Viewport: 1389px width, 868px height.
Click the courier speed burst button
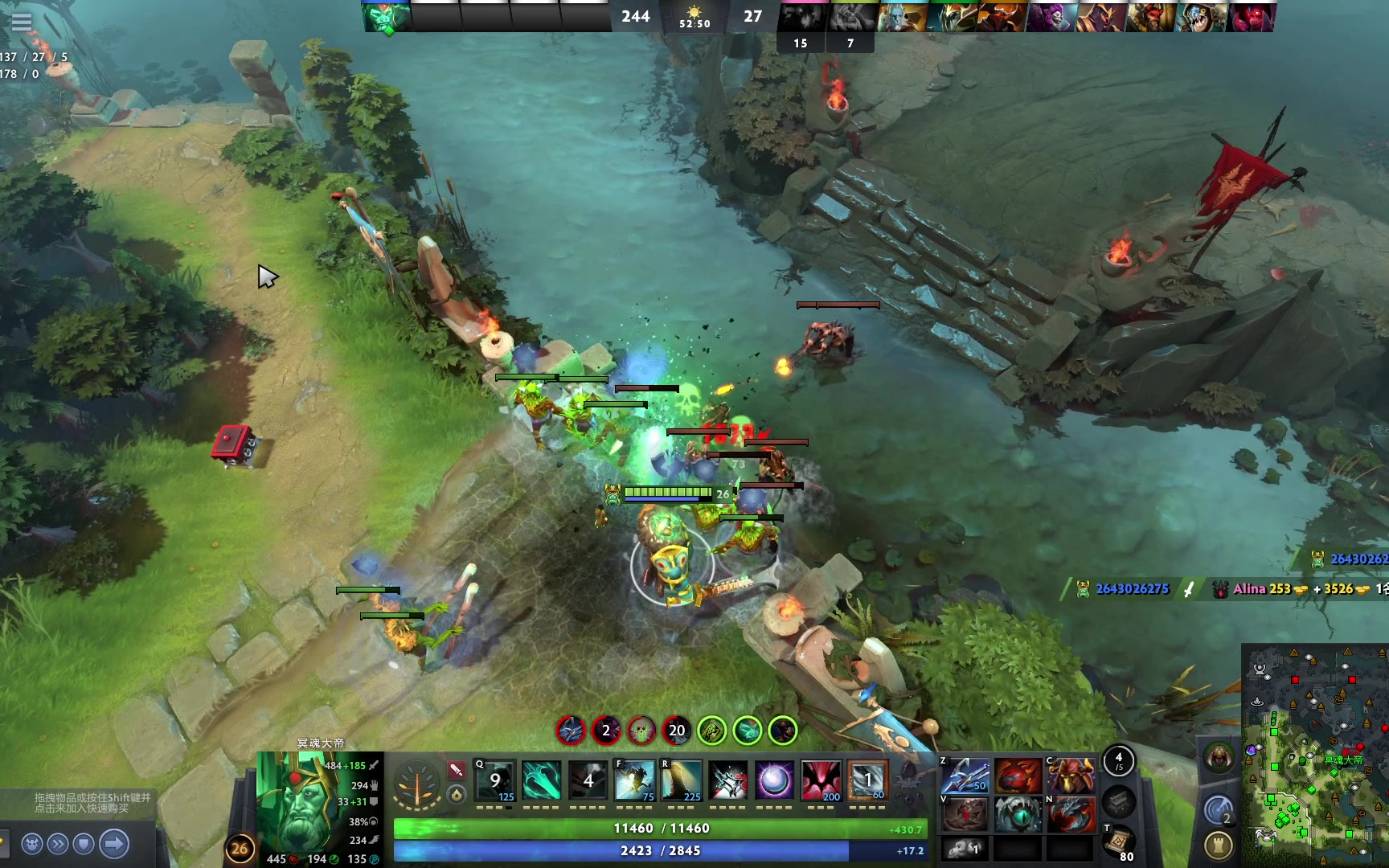tap(58, 844)
